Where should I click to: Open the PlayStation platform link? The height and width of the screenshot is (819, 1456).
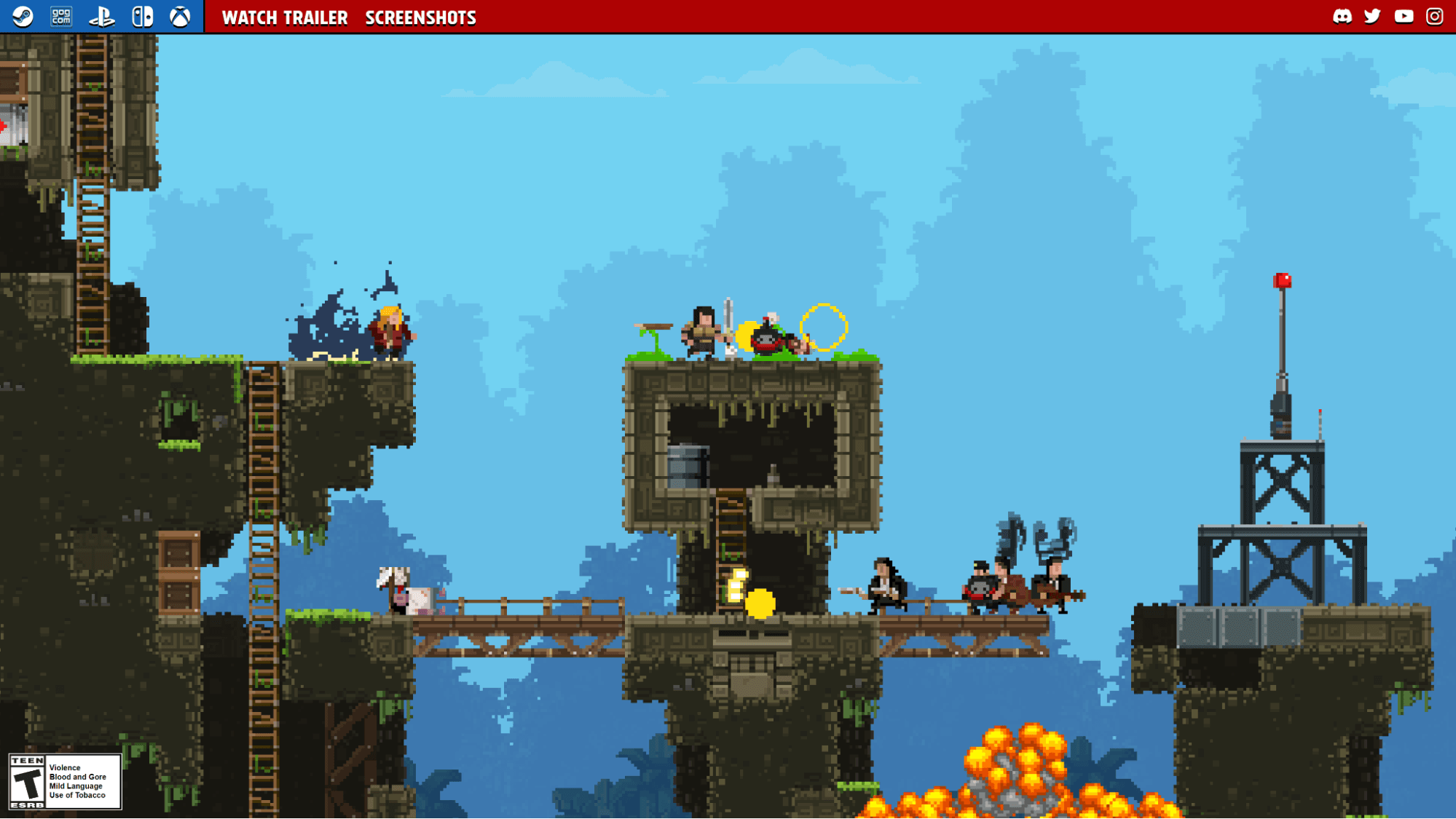coord(103,16)
